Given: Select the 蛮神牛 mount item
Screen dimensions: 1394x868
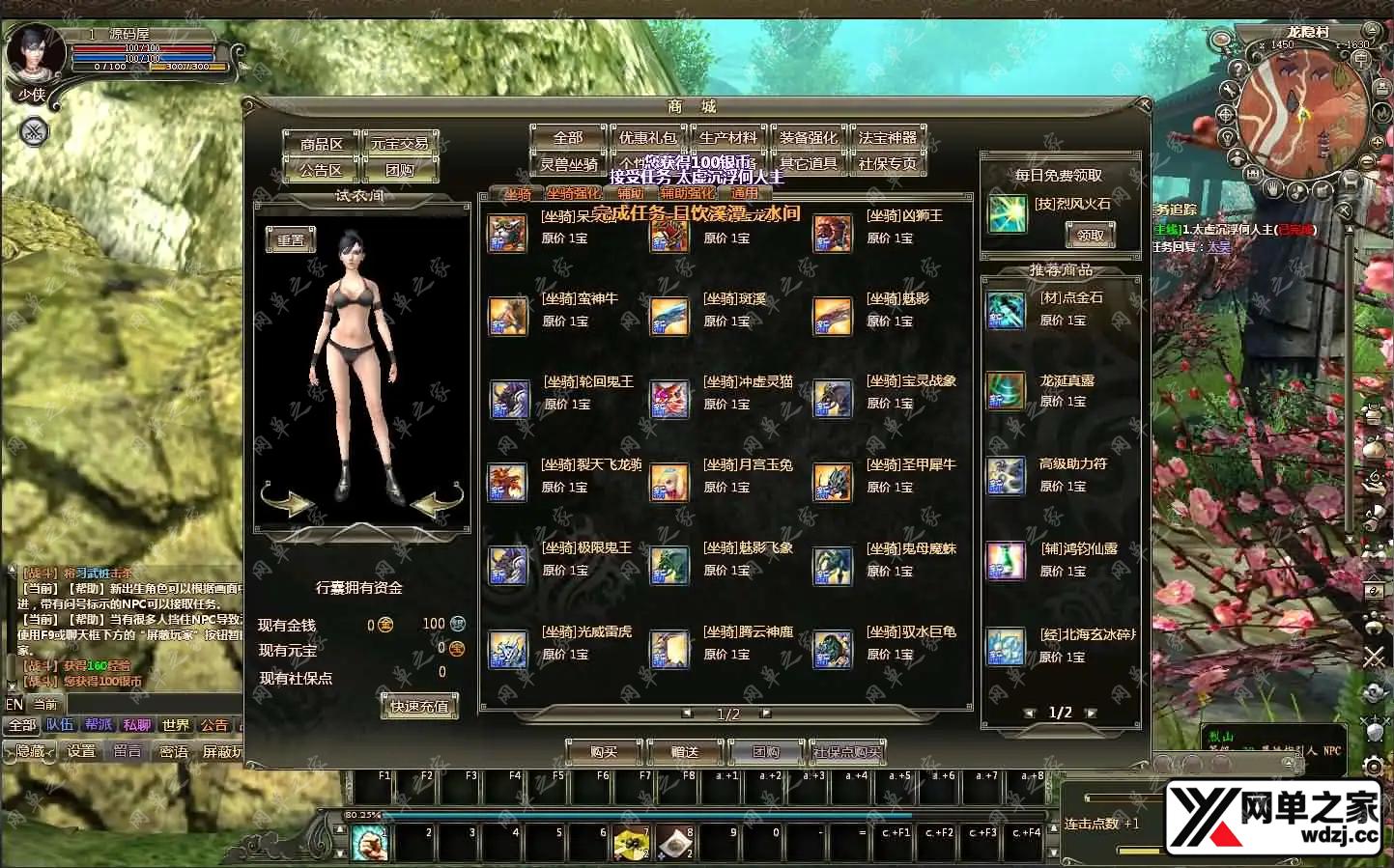Looking at the screenshot, I should tap(508, 316).
